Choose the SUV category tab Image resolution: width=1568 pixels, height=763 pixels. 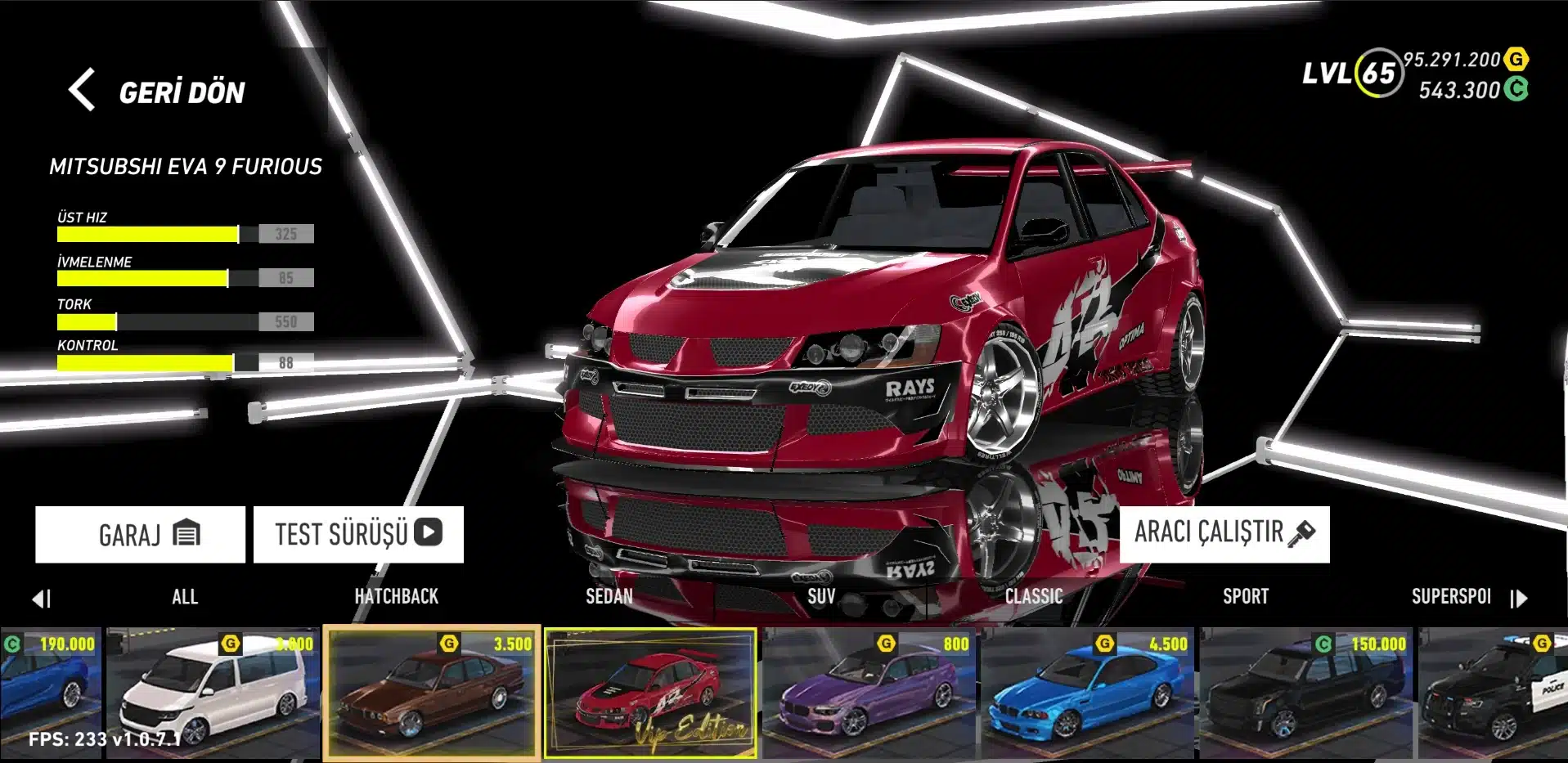[x=821, y=597]
